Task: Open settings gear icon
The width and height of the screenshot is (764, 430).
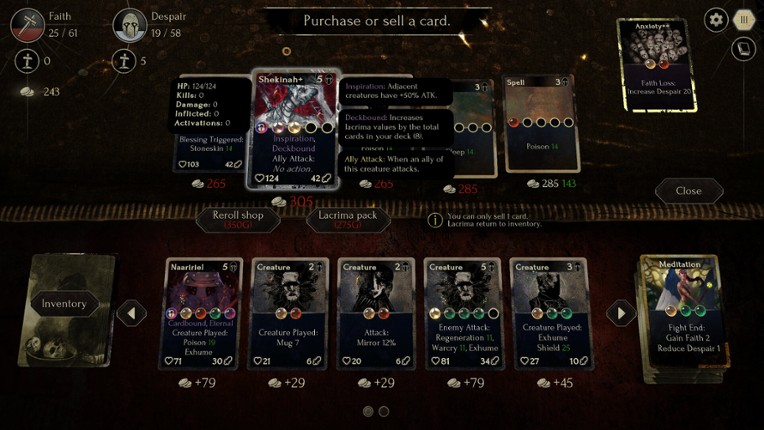Action: coord(716,19)
